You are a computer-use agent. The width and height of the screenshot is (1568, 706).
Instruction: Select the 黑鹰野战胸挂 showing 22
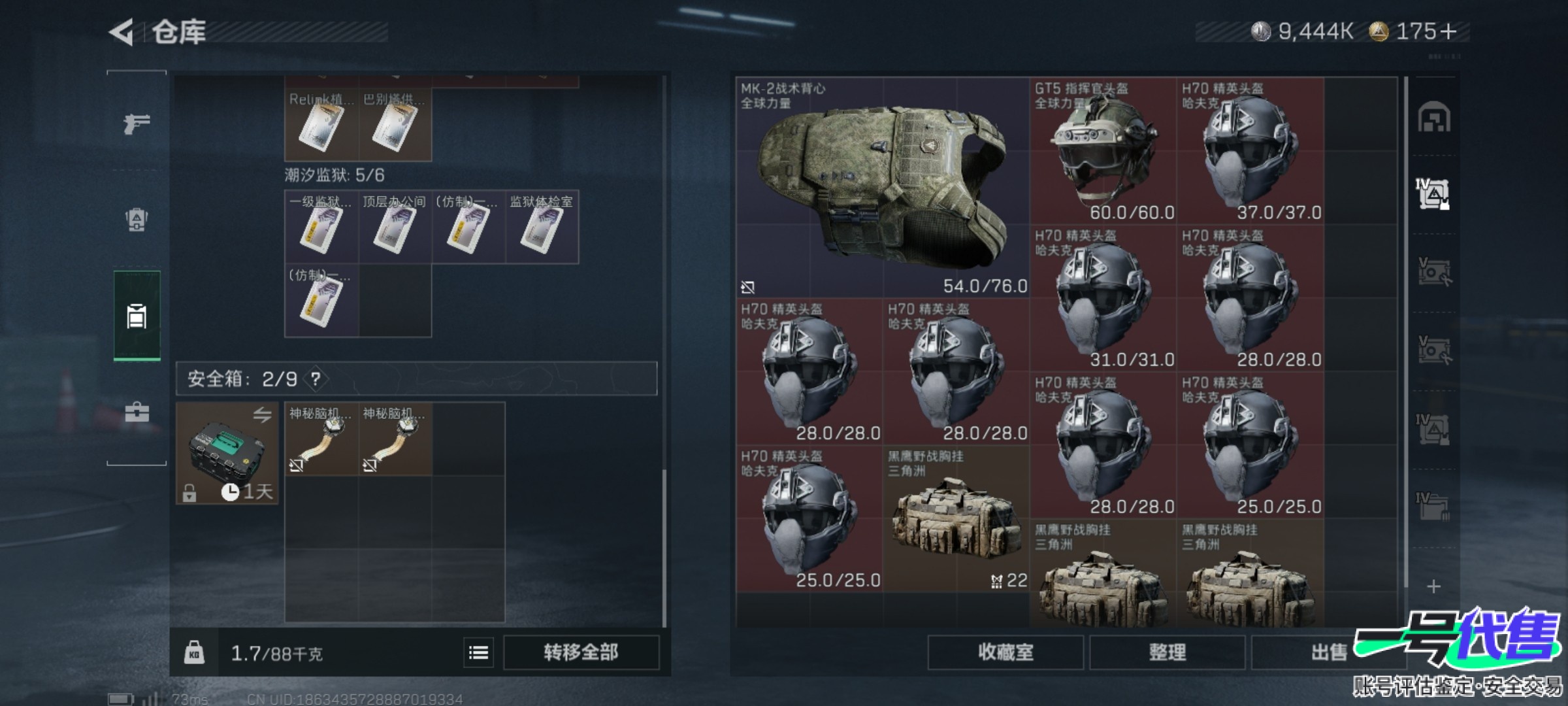[x=956, y=519]
